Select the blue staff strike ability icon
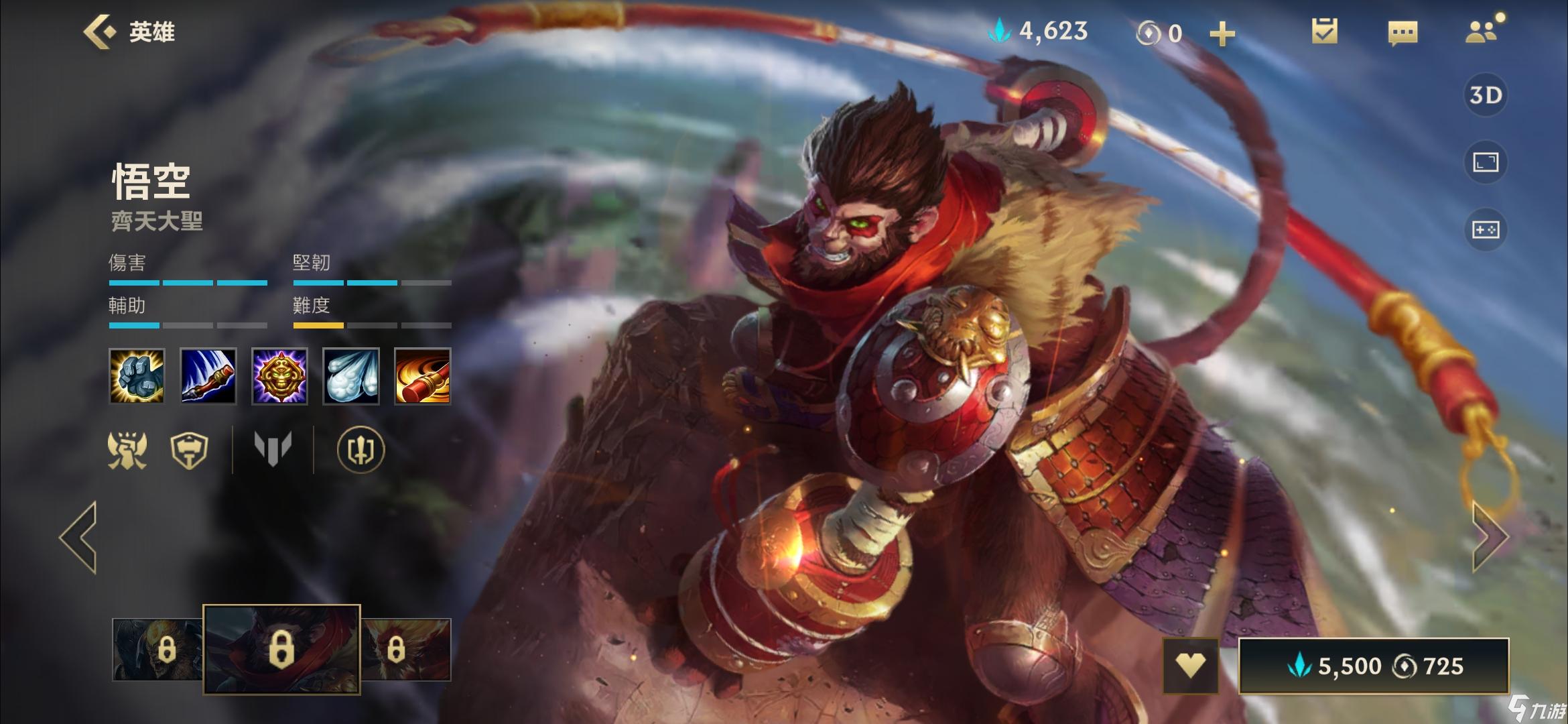This screenshot has height=724, width=1568. (x=208, y=376)
